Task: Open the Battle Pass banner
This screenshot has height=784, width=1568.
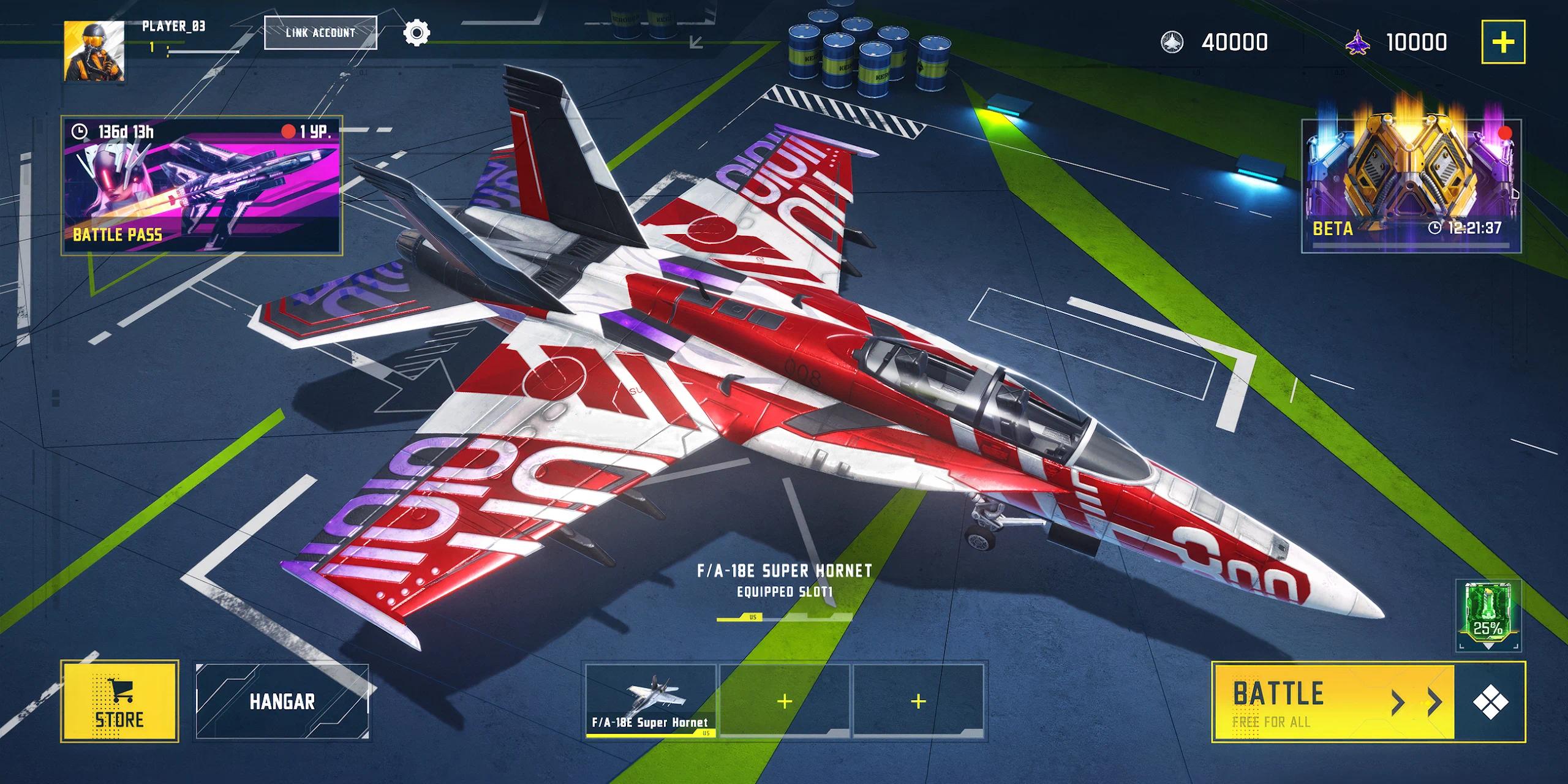Action: pyautogui.click(x=202, y=185)
